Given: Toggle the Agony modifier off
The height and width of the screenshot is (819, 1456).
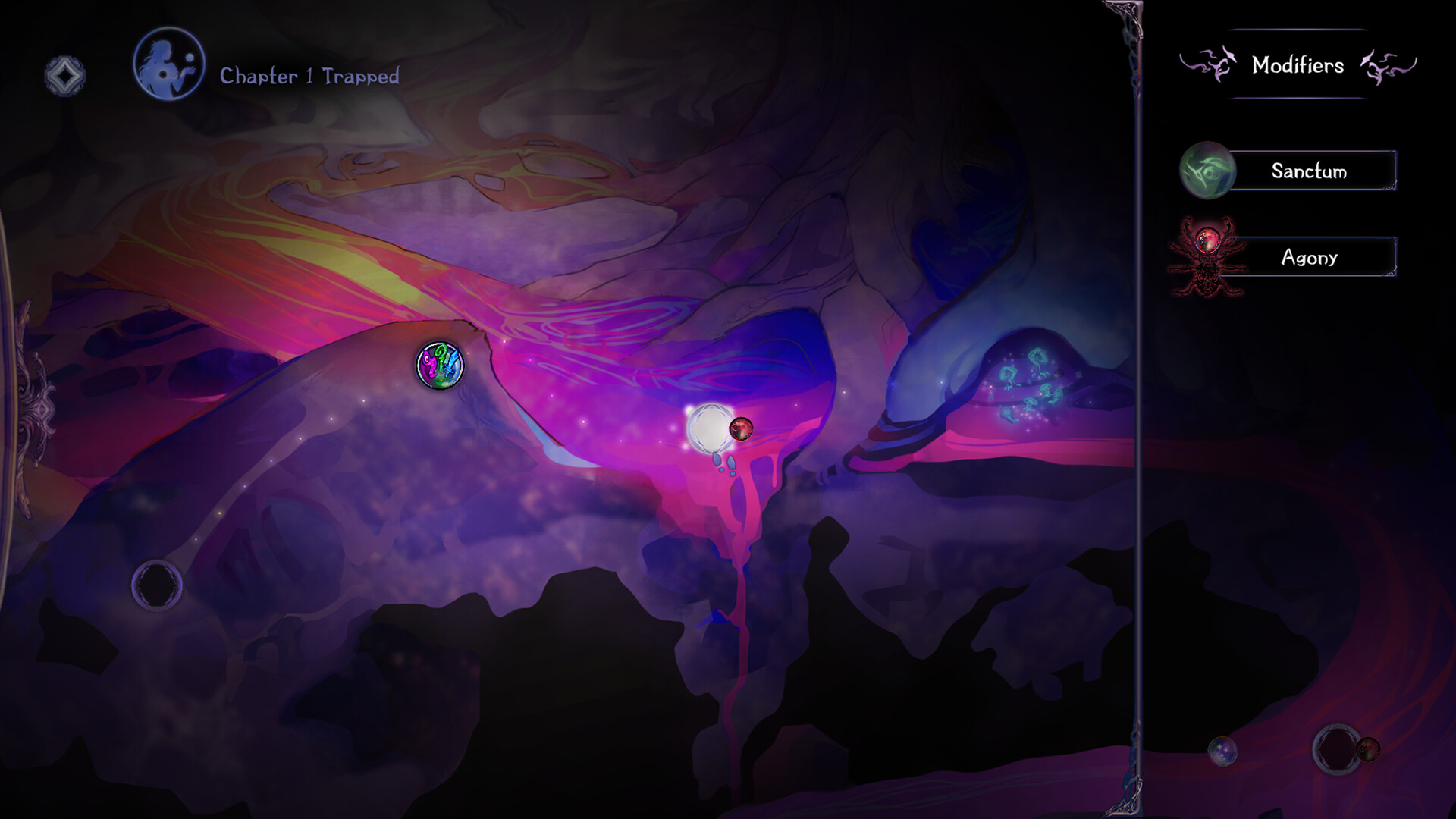Looking at the screenshot, I should pyautogui.click(x=1308, y=258).
